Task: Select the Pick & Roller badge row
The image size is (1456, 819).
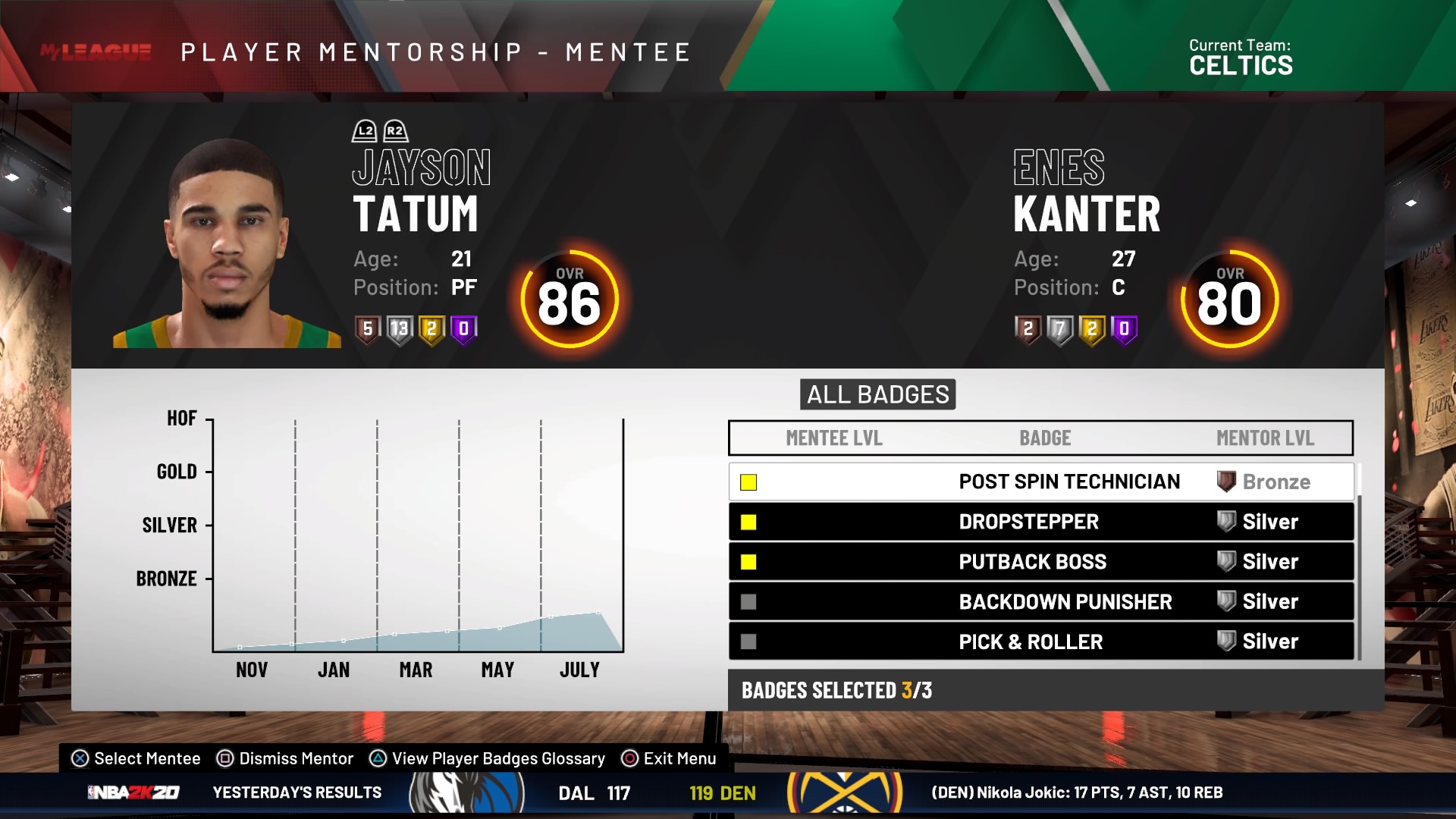Action: (1040, 642)
